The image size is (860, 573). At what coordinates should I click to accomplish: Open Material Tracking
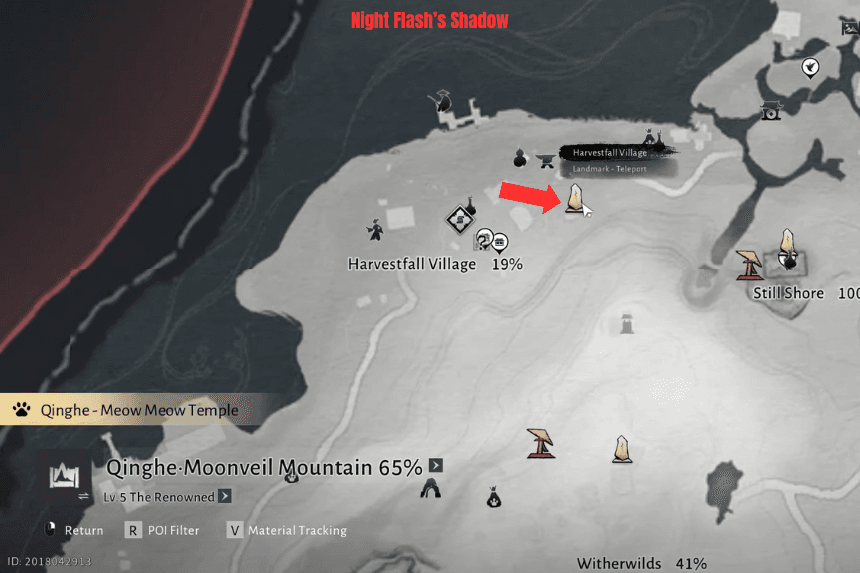(x=235, y=530)
